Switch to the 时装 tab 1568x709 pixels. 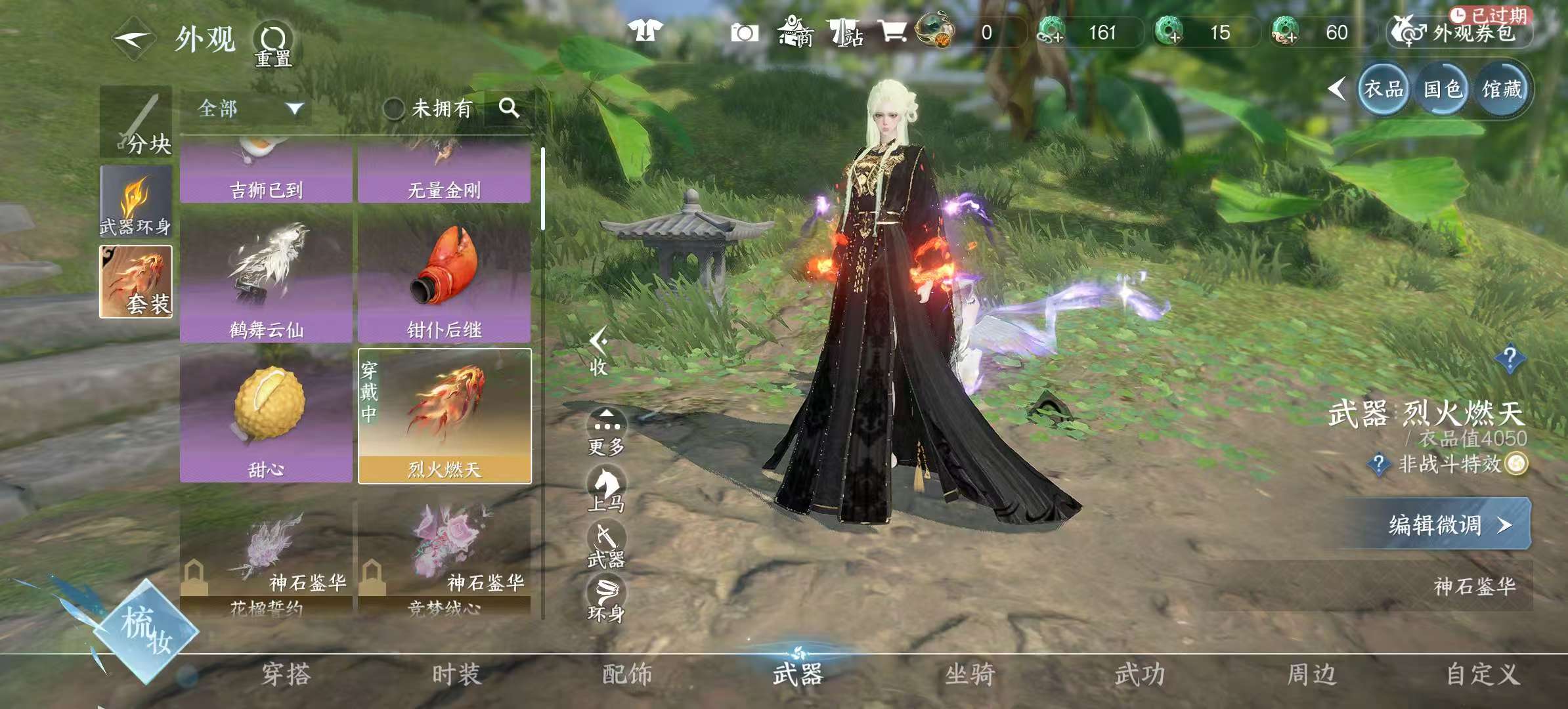point(456,674)
